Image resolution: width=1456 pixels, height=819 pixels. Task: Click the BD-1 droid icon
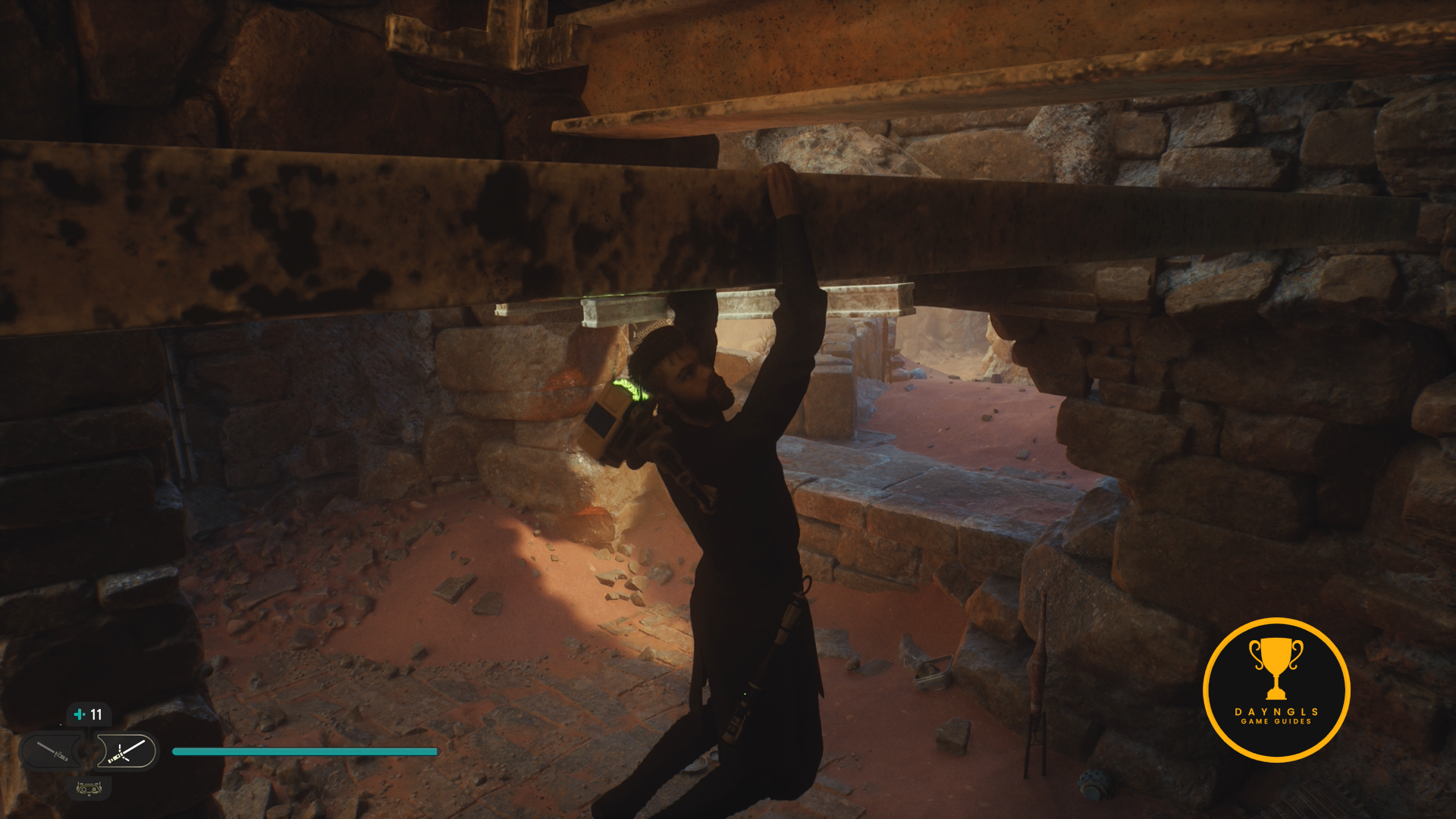pos(89,788)
